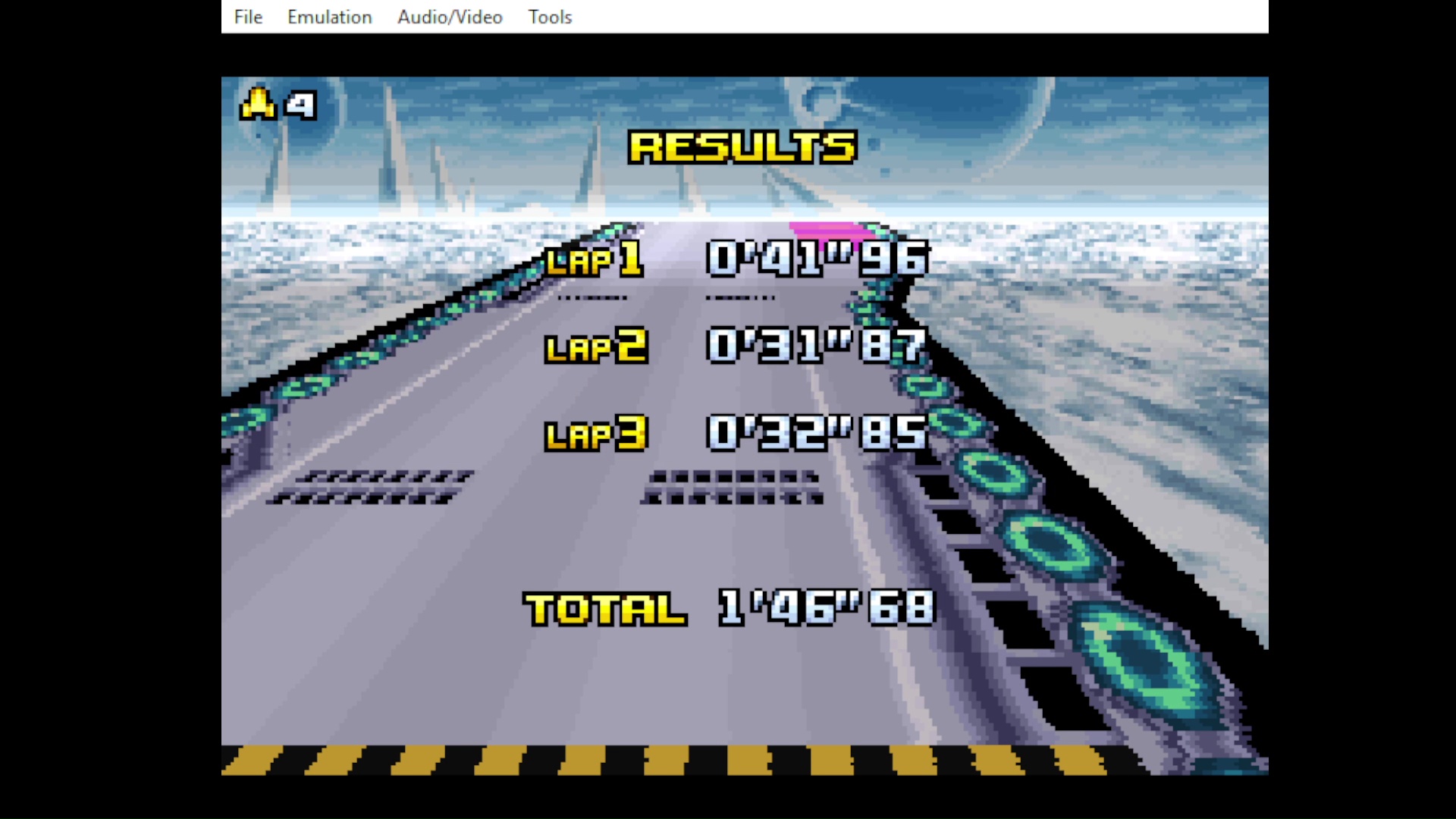Open the Tools menu
Viewport: 1456px width, 819px height.
click(x=550, y=17)
